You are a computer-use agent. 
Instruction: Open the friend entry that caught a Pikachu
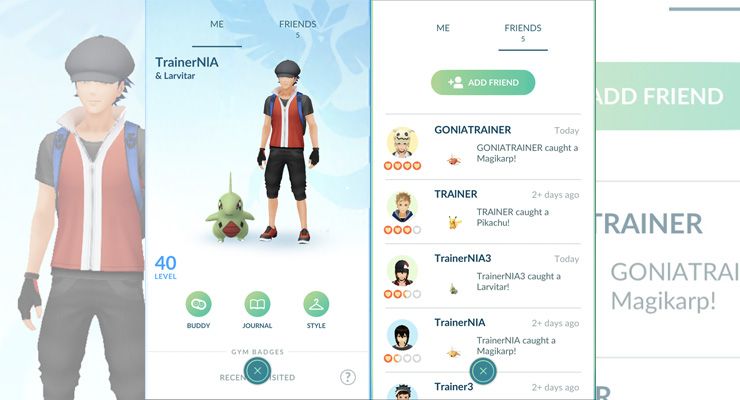point(483,211)
